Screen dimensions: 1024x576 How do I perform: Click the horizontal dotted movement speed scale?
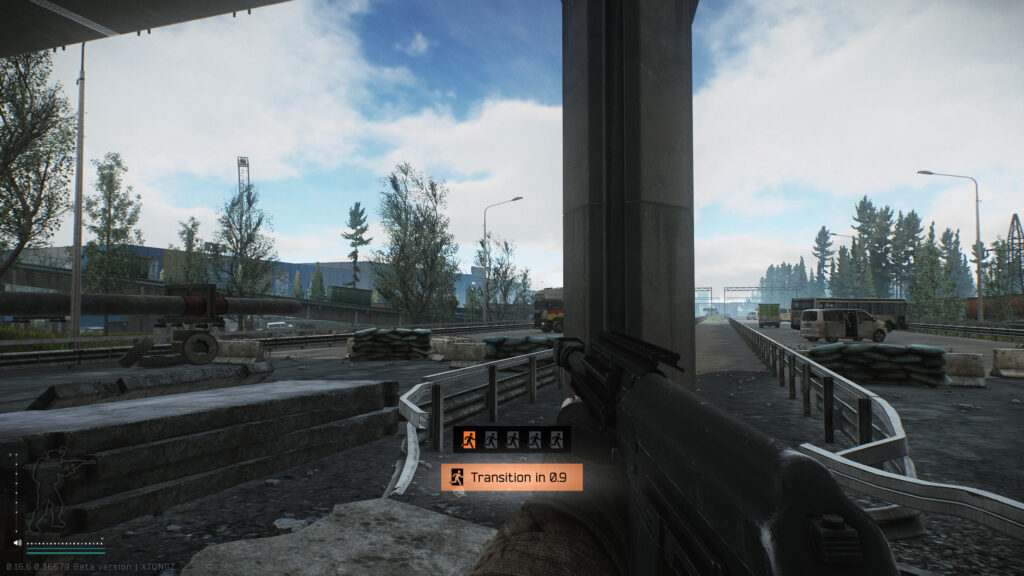coord(65,541)
